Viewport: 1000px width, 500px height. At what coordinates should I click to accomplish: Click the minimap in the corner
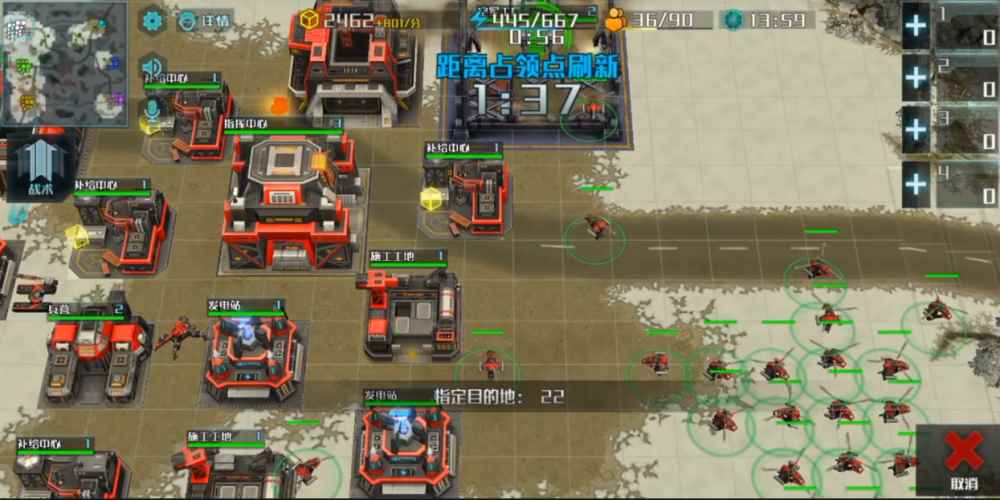[x=63, y=62]
